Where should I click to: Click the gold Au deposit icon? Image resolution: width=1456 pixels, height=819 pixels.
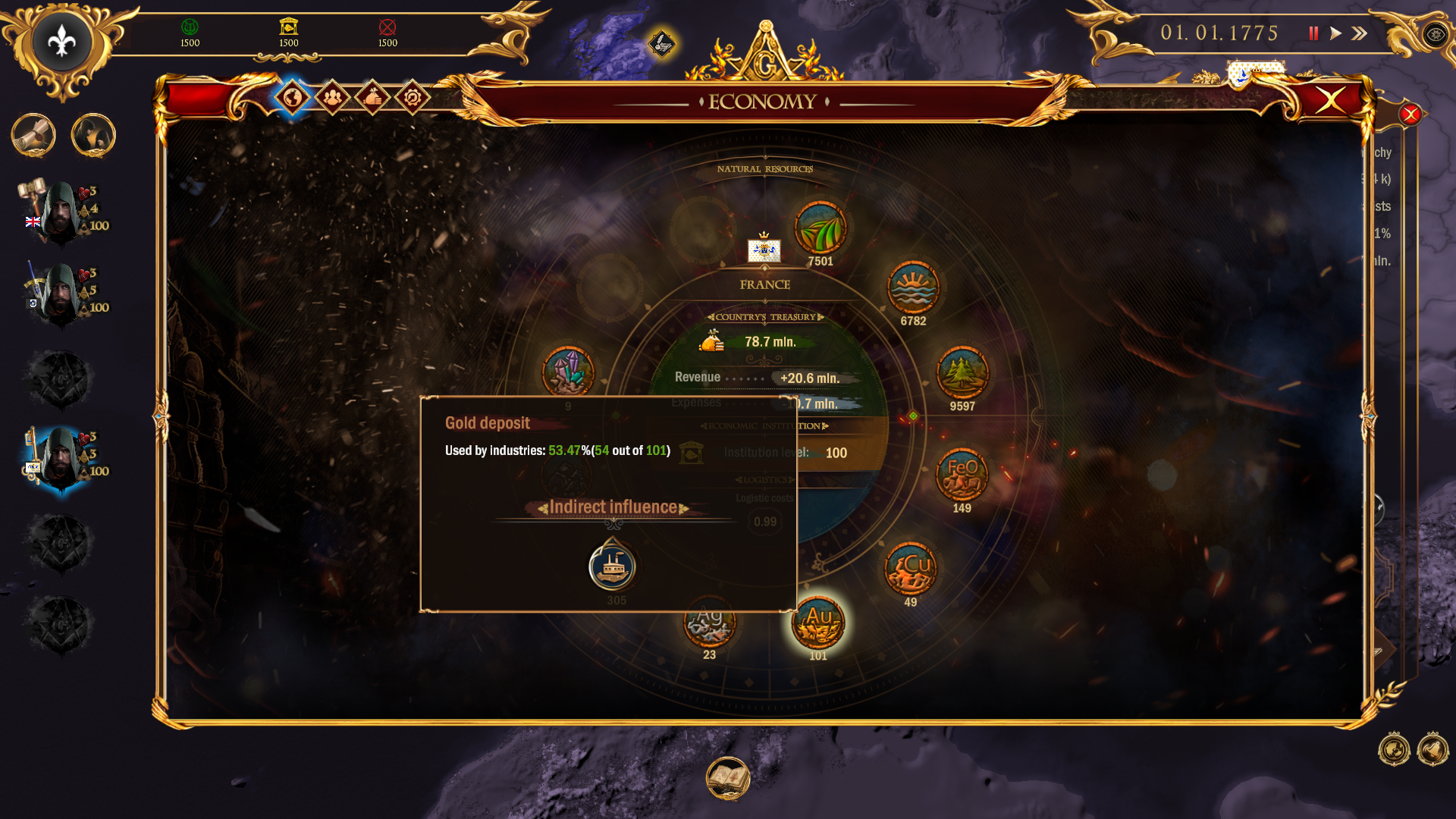(817, 623)
